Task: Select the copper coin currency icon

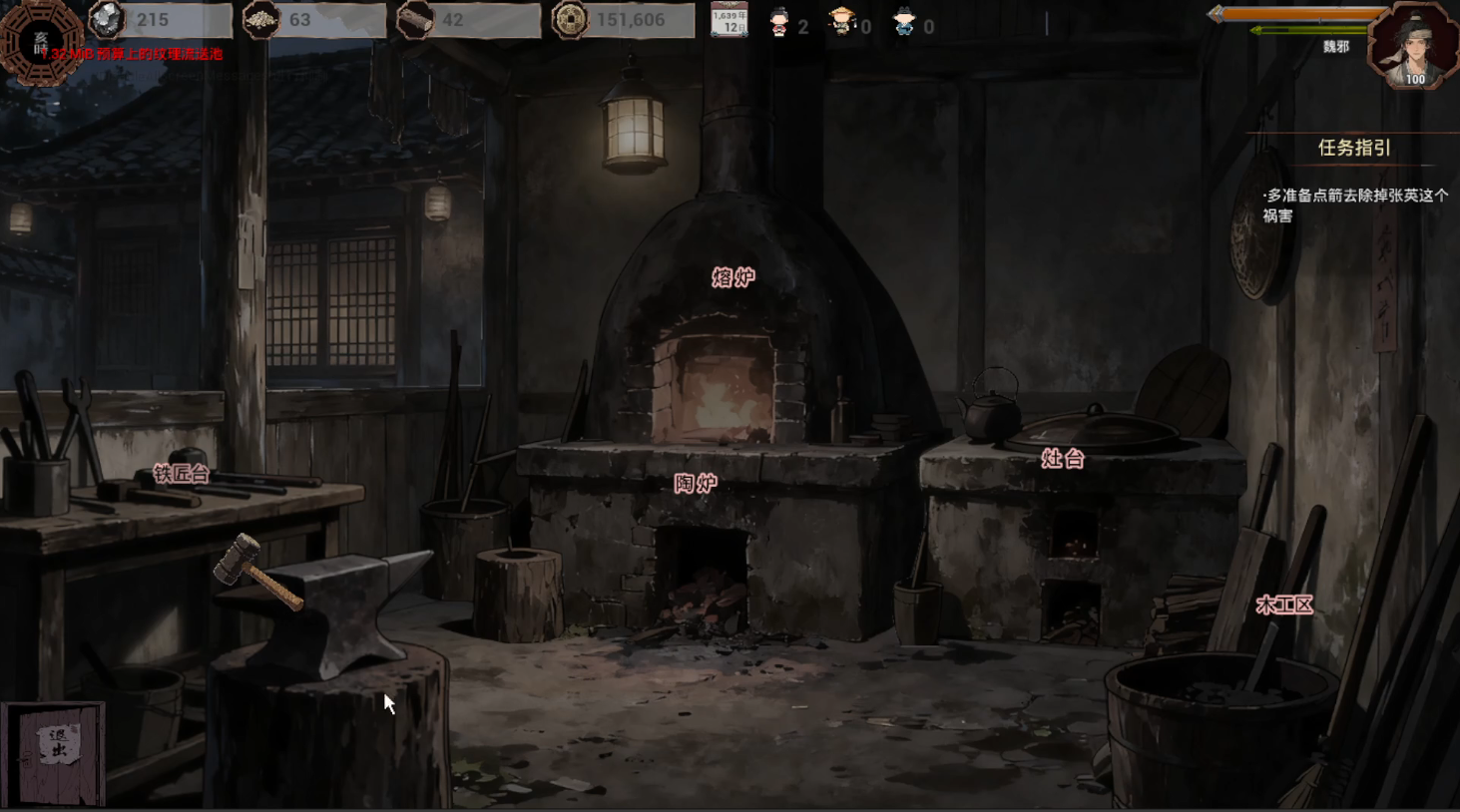Action: [570, 20]
